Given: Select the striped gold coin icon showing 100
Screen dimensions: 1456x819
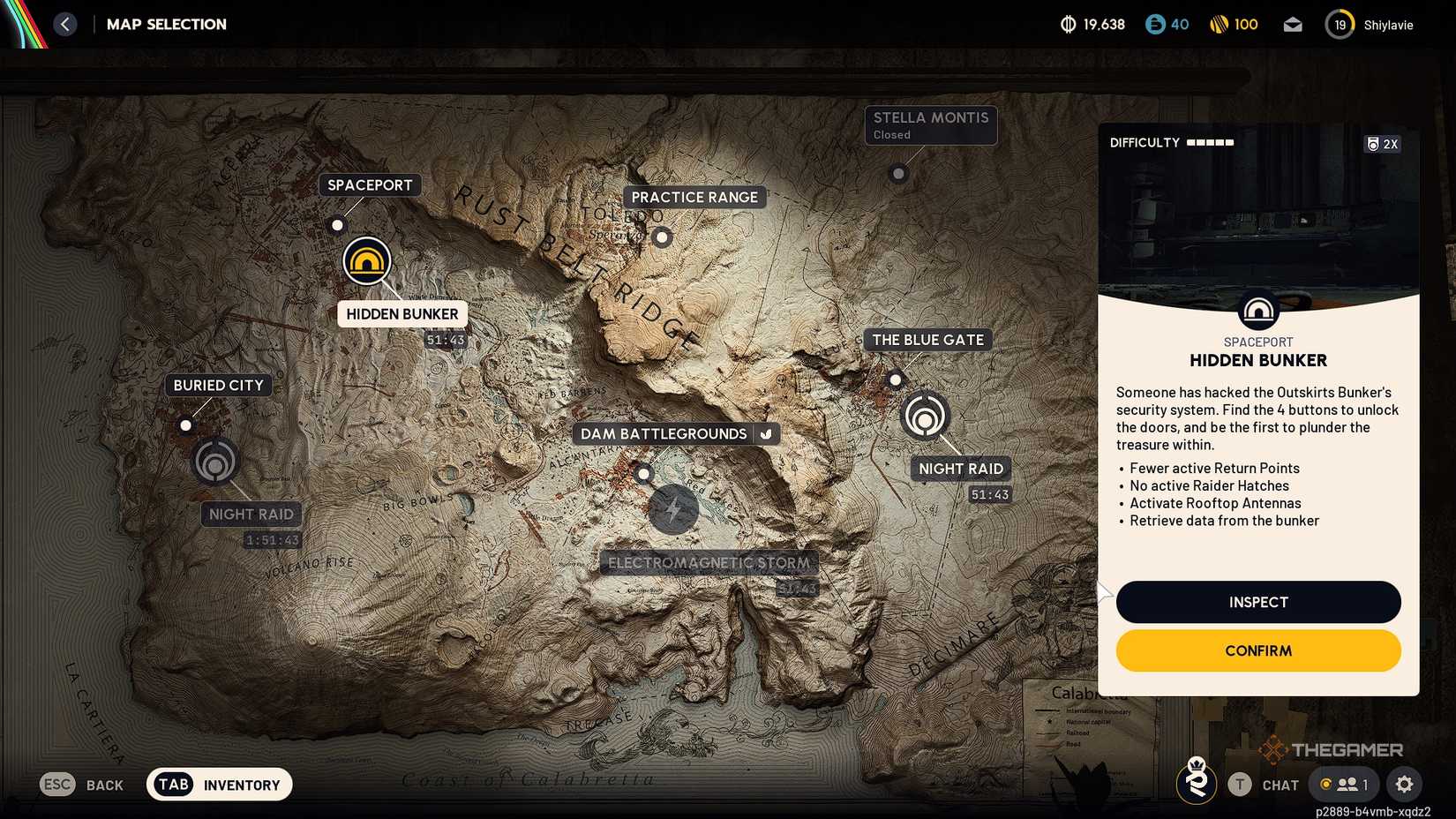Looking at the screenshot, I should coord(1221,24).
